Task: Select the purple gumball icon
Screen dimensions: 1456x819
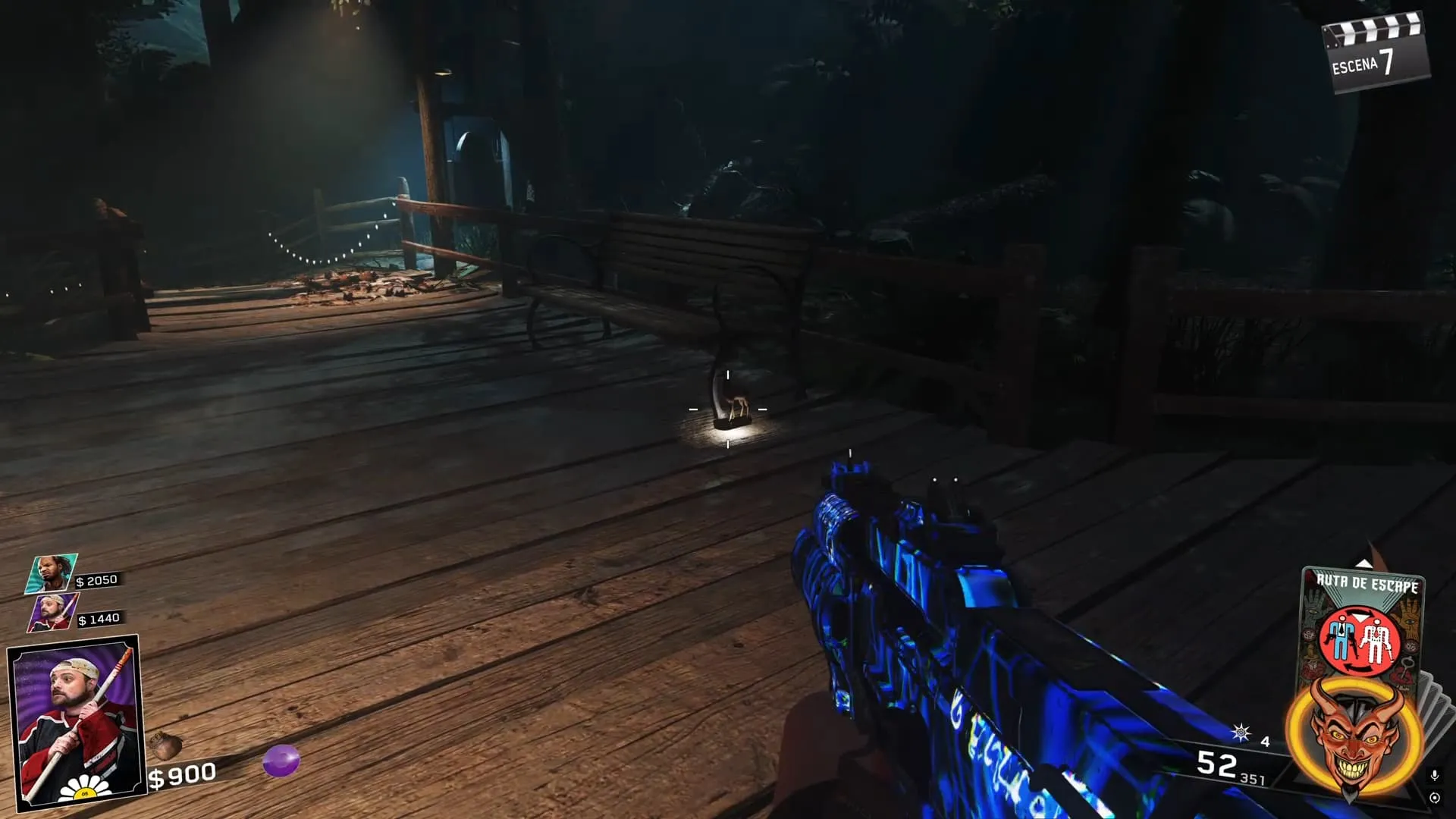Action: 281,761
